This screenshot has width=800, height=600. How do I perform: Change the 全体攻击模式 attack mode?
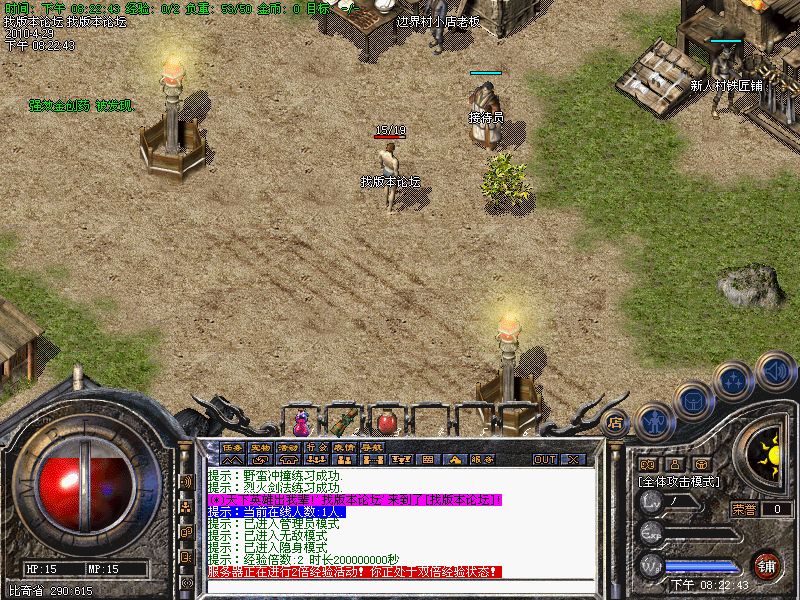[x=679, y=481]
